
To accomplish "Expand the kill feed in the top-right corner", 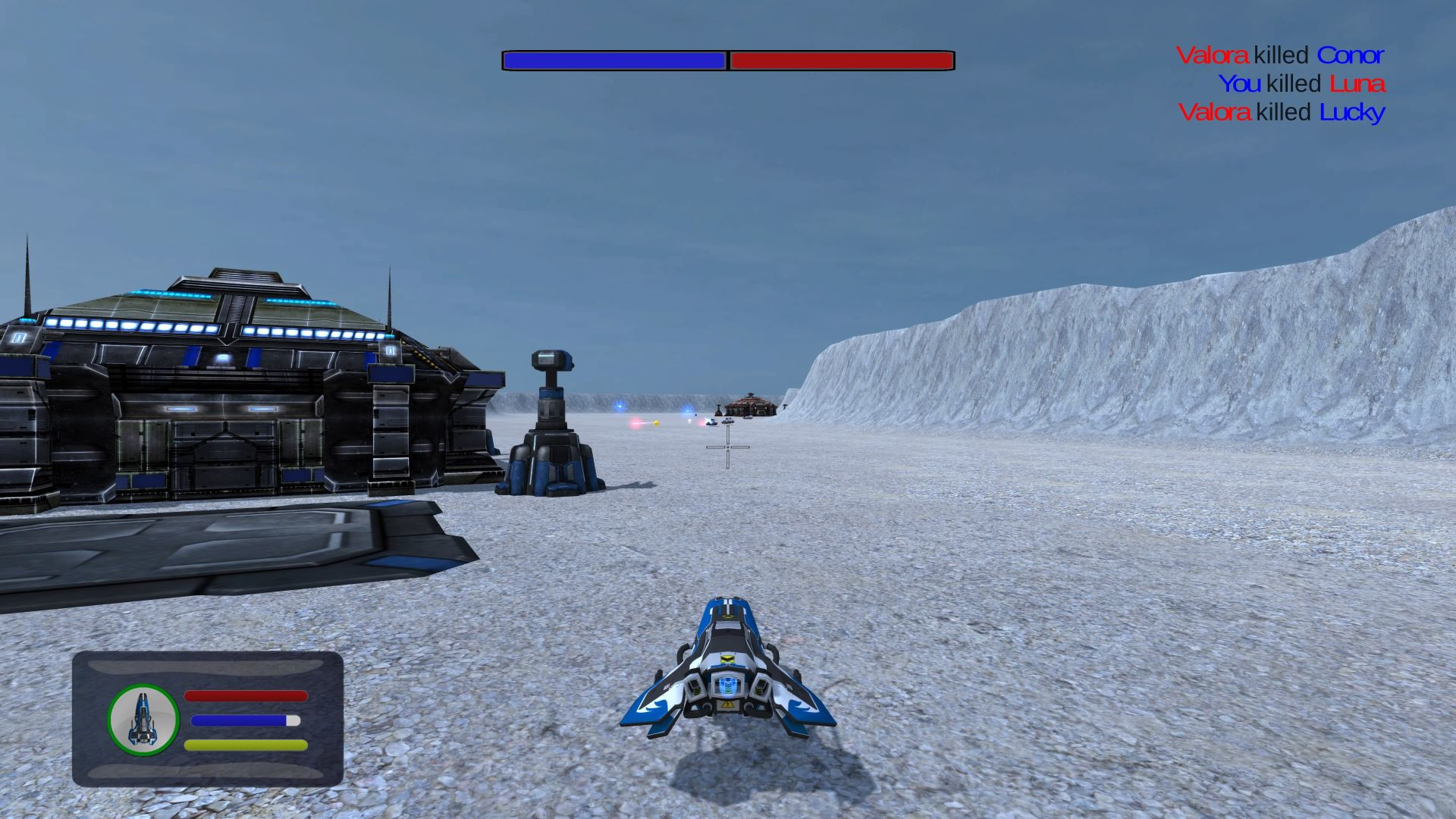I will [1282, 83].
